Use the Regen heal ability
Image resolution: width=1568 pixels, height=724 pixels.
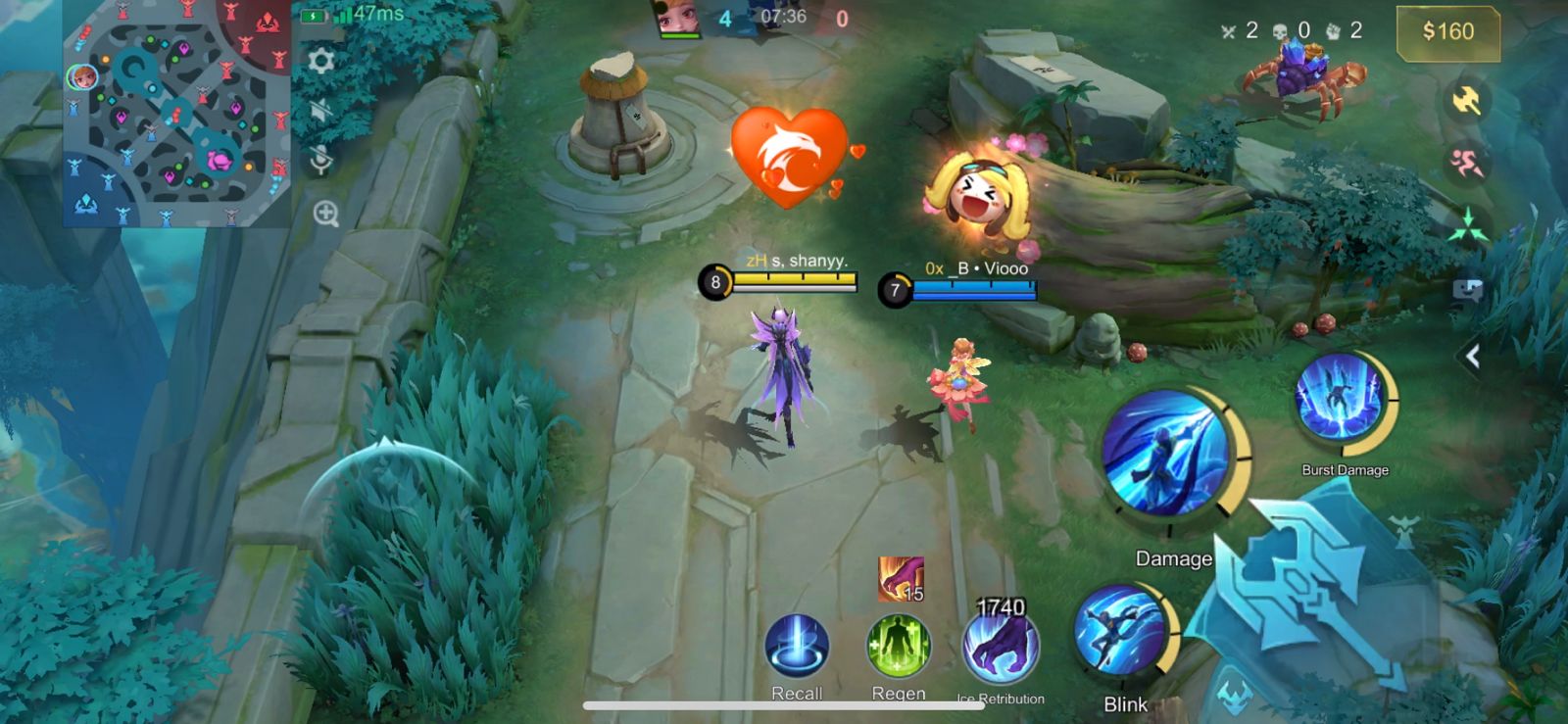click(x=898, y=647)
